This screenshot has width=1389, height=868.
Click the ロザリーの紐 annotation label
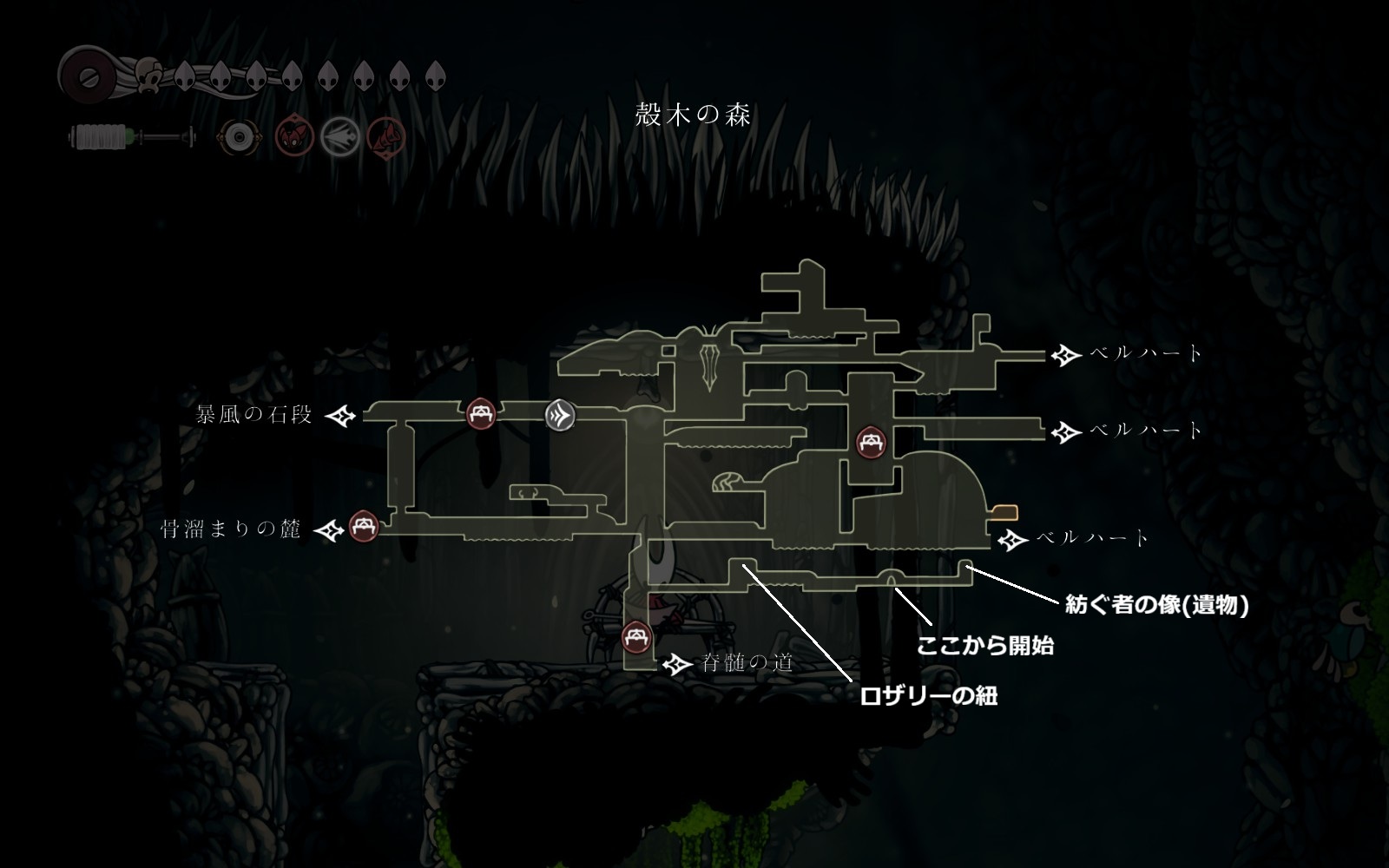click(928, 695)
